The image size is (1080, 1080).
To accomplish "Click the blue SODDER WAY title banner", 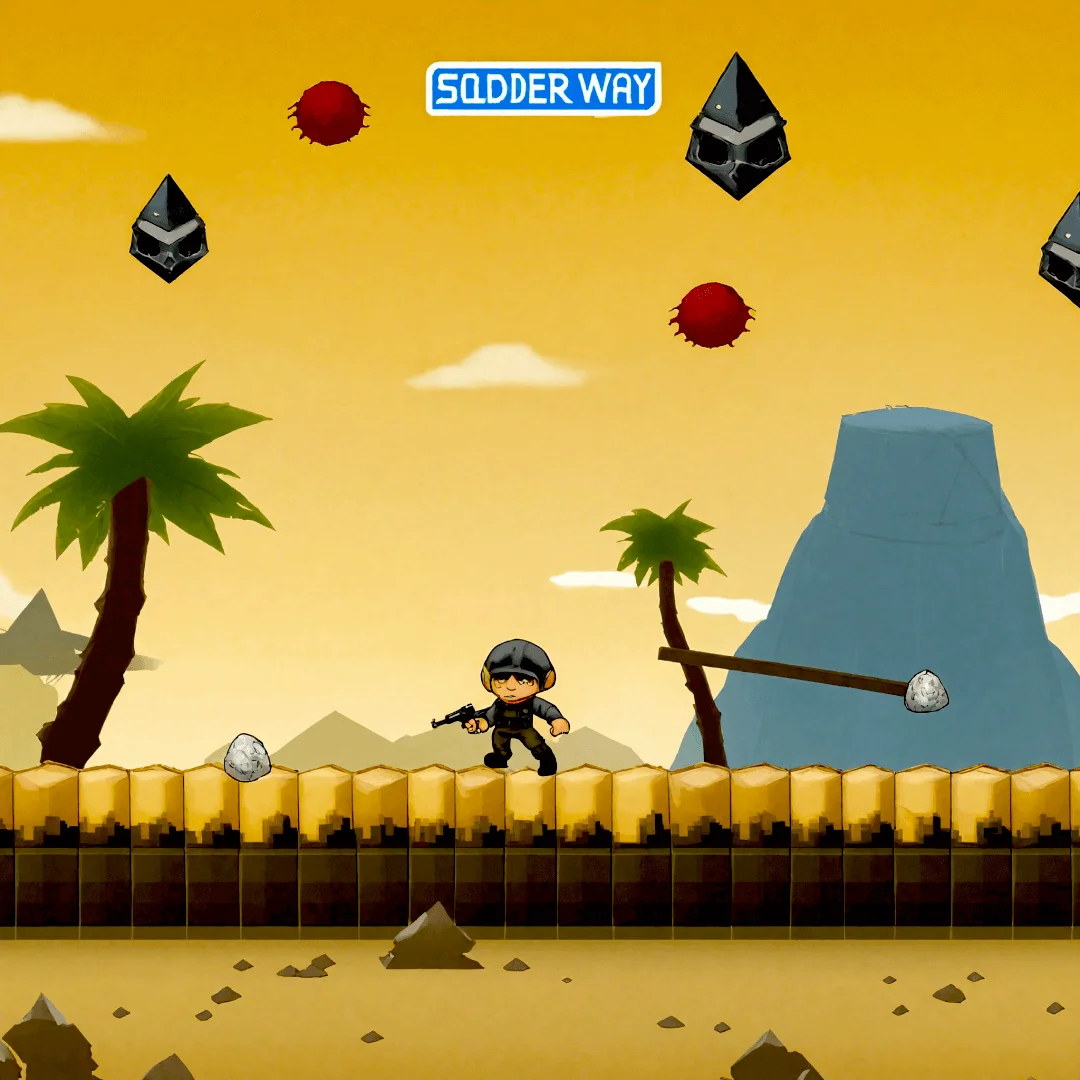I will point(544,89).
